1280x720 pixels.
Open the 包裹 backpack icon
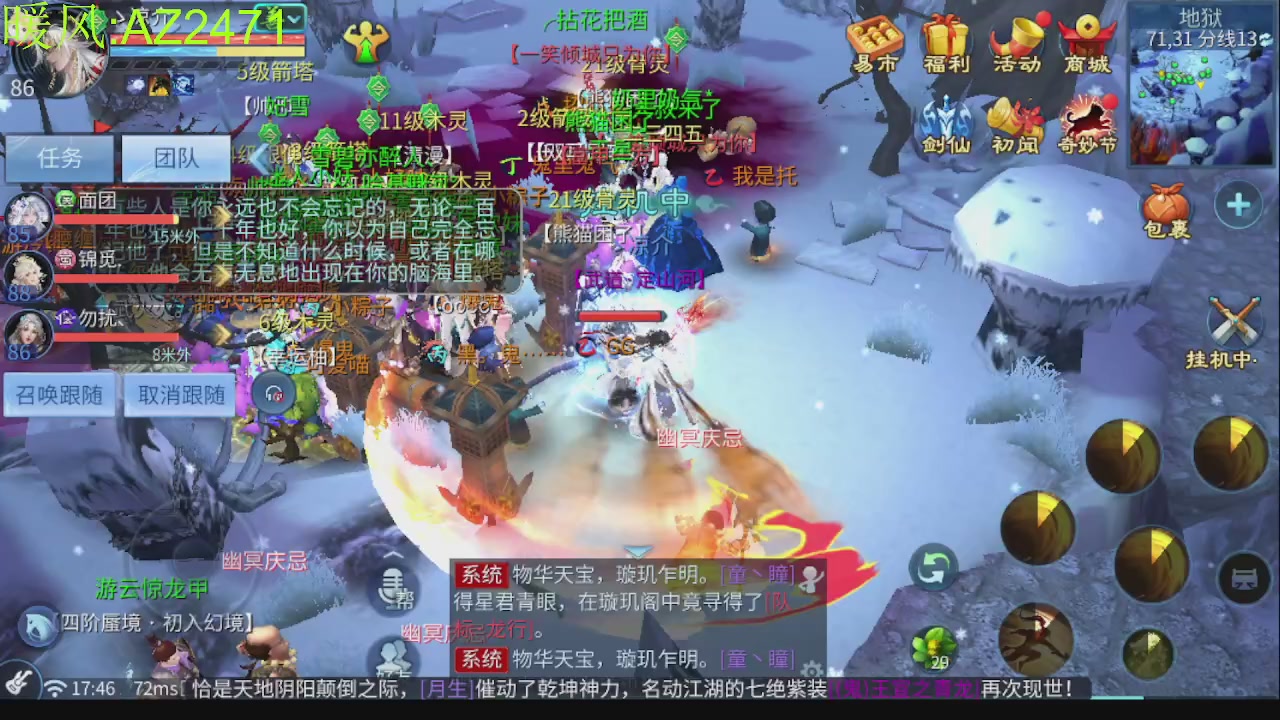(1165, 205)
